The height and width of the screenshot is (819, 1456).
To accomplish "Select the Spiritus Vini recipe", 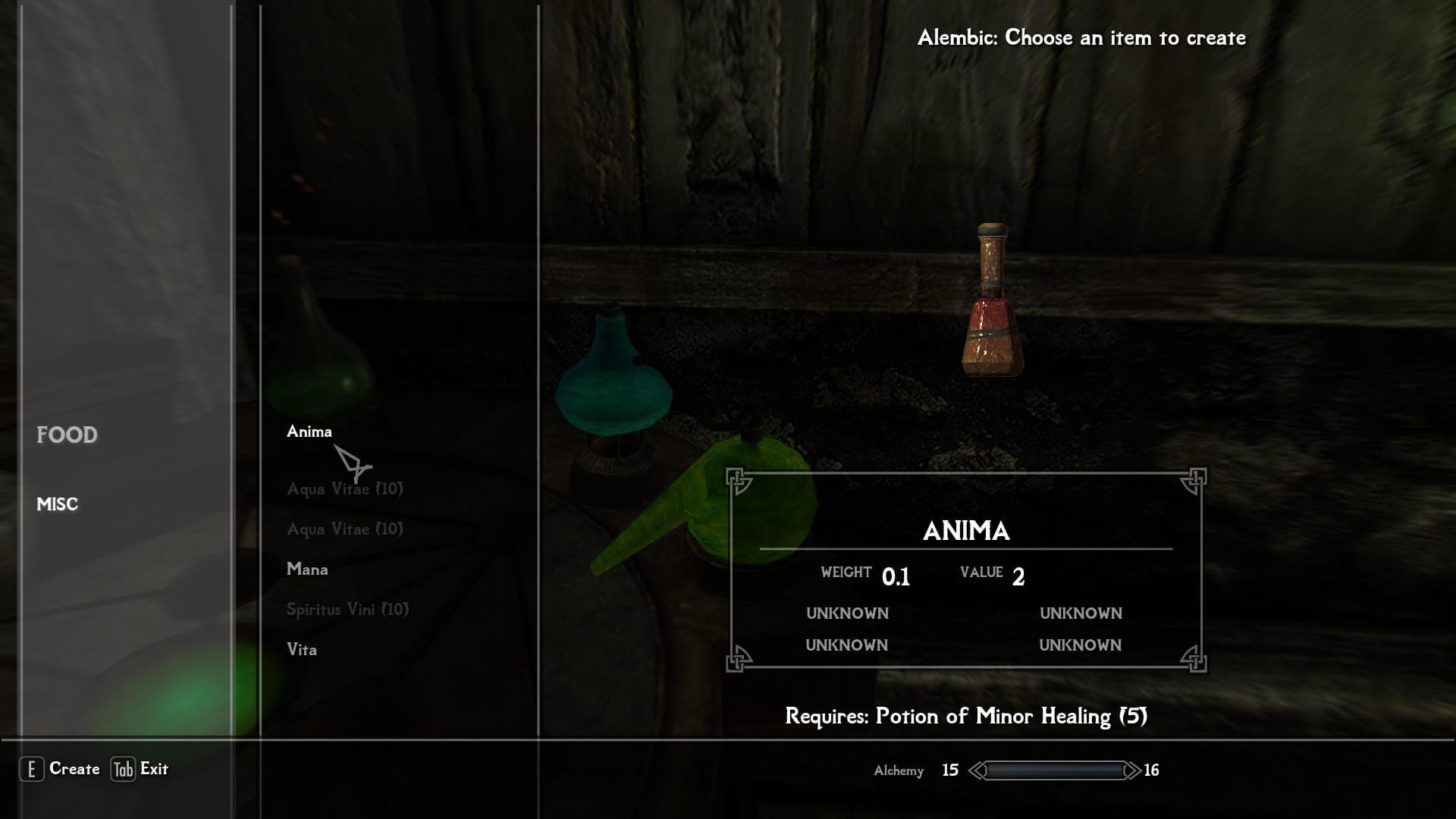I will 347,610.
